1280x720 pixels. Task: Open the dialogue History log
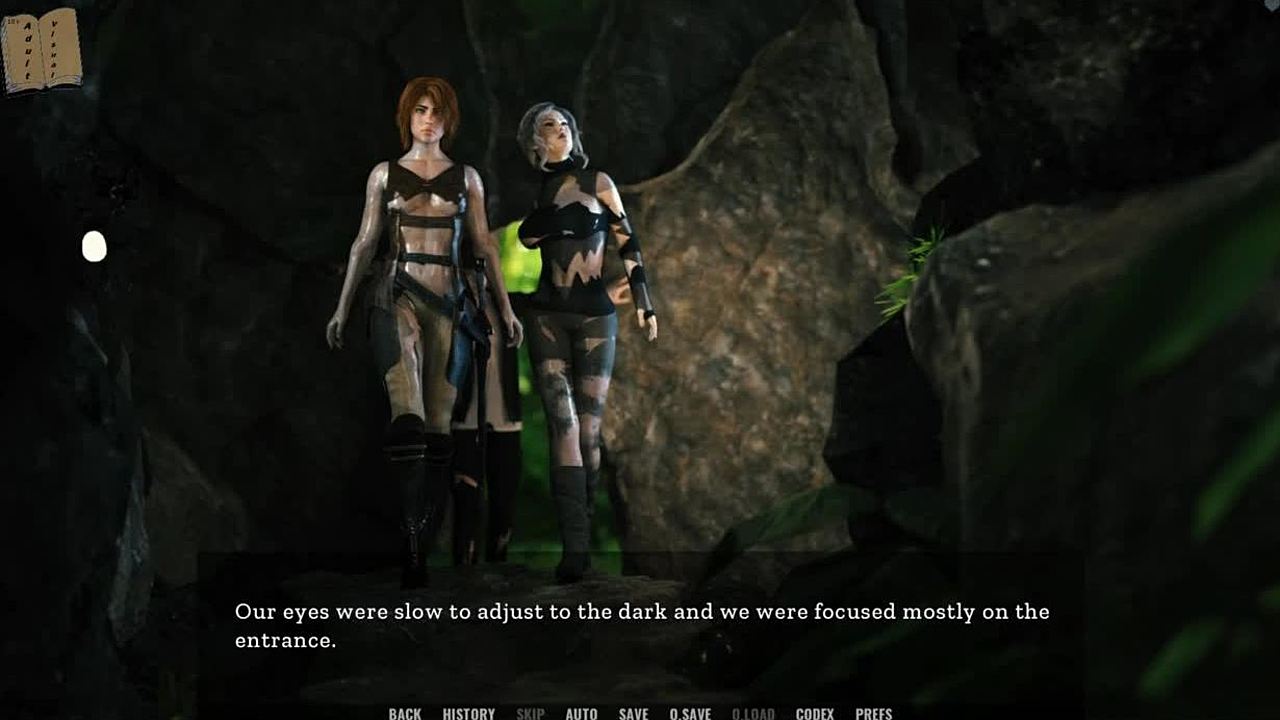[x=468, y=713]
